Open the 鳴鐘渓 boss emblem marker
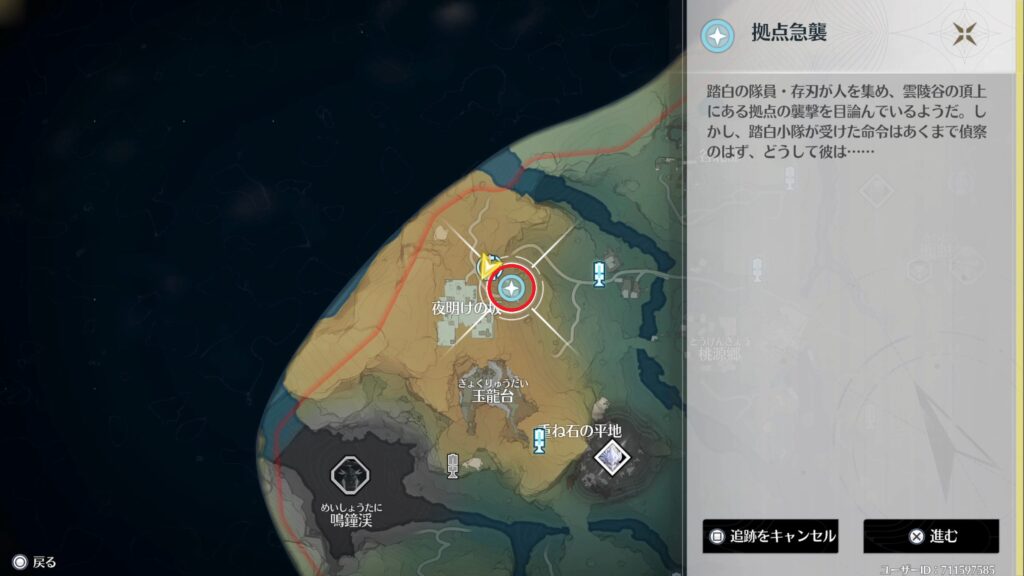This screenshot has width=1024, height=576. tap(351, 473)
